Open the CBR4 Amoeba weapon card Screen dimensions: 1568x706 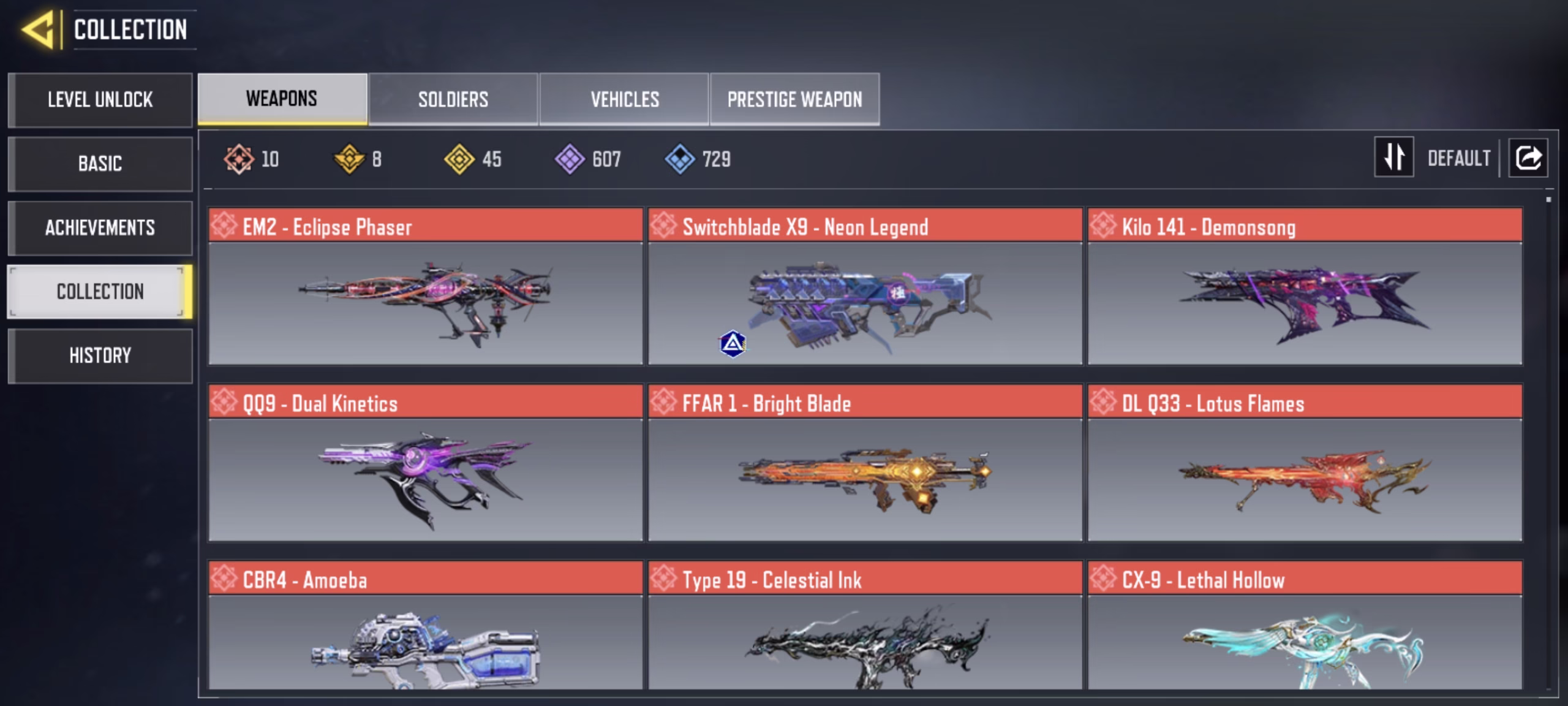point(425,626)
